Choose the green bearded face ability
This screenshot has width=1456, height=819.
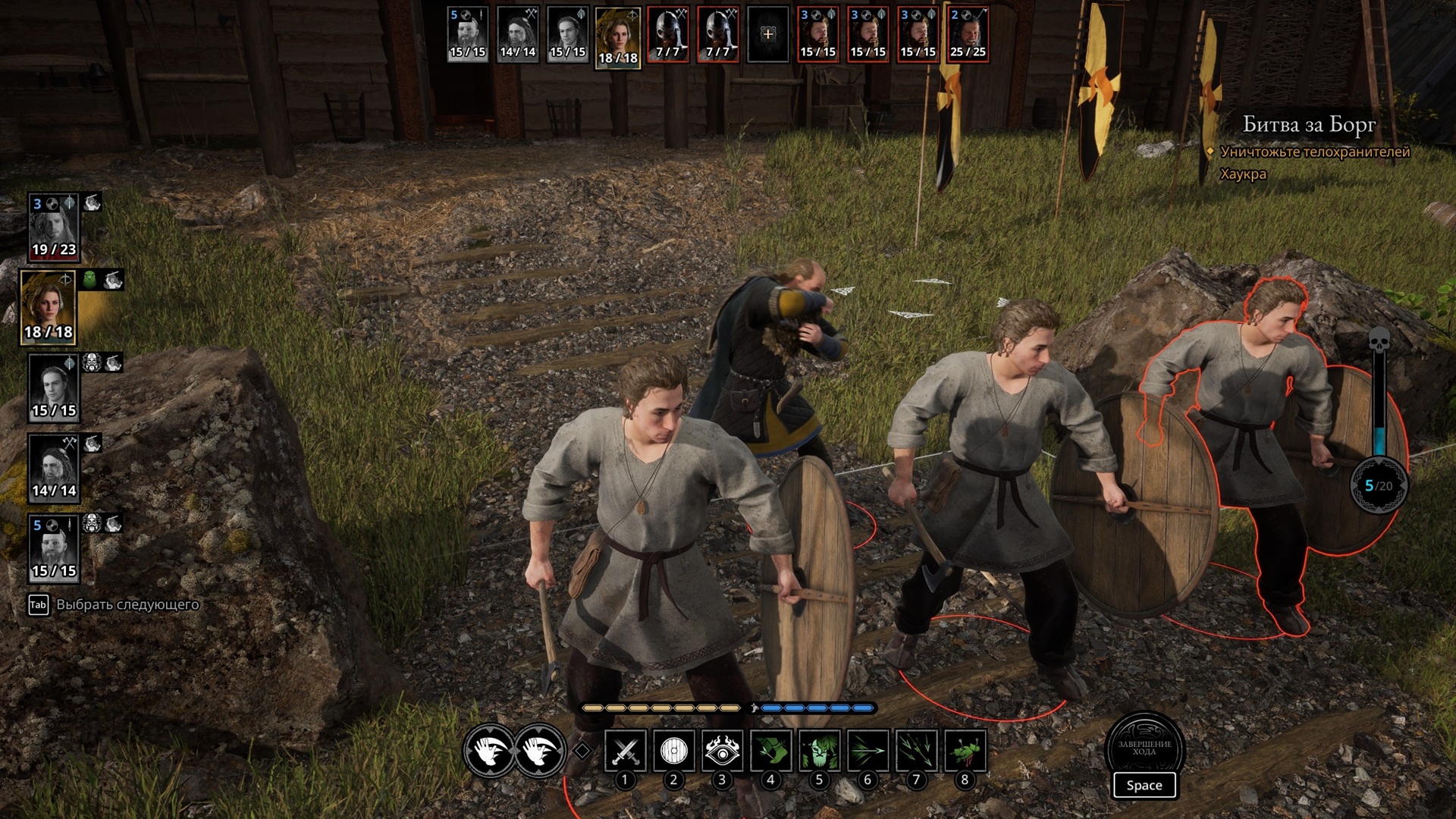coord(819,751)
